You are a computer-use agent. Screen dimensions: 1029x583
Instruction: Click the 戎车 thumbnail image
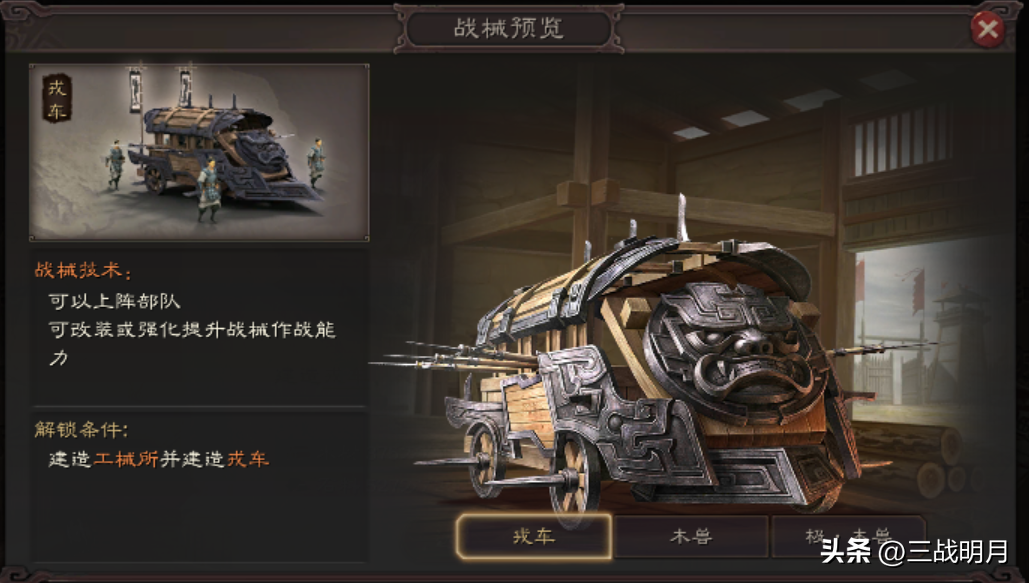(199, 152)
